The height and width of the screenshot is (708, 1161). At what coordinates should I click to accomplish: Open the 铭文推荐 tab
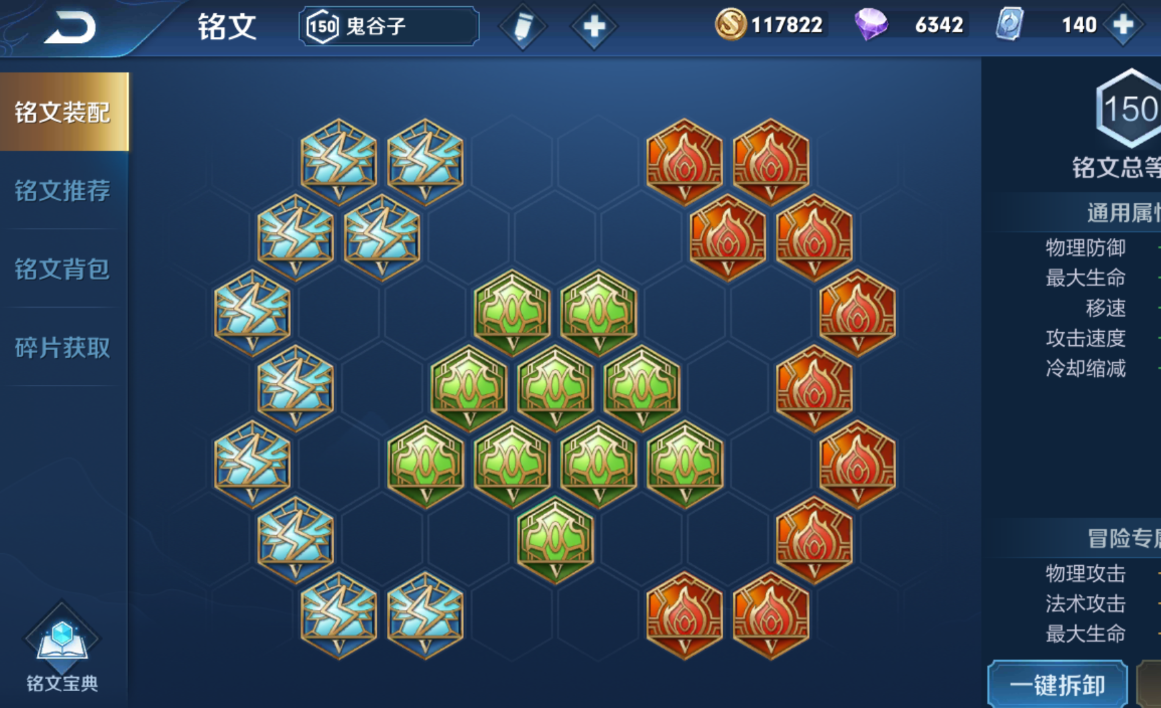(x=63, y=191)
